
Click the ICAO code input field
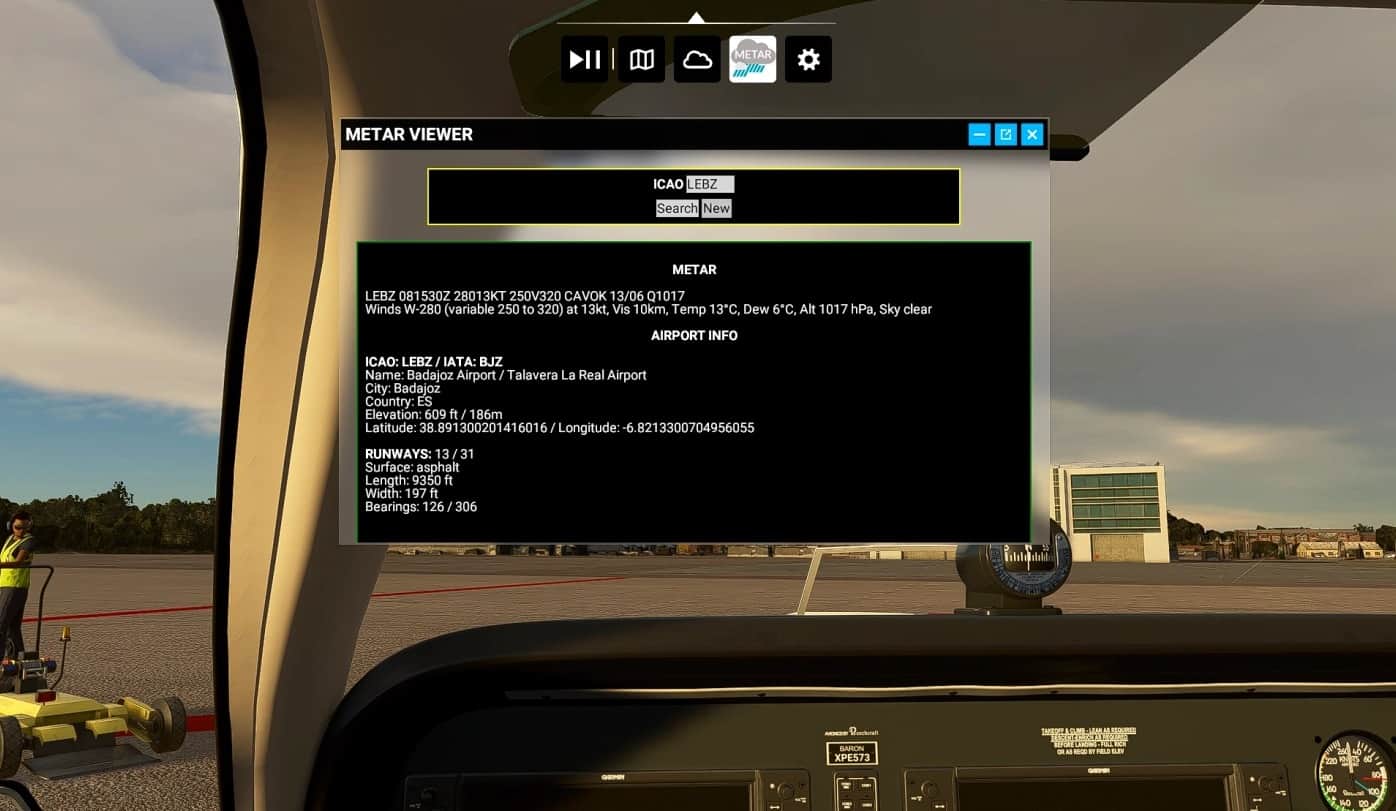[x=710, y=184]
